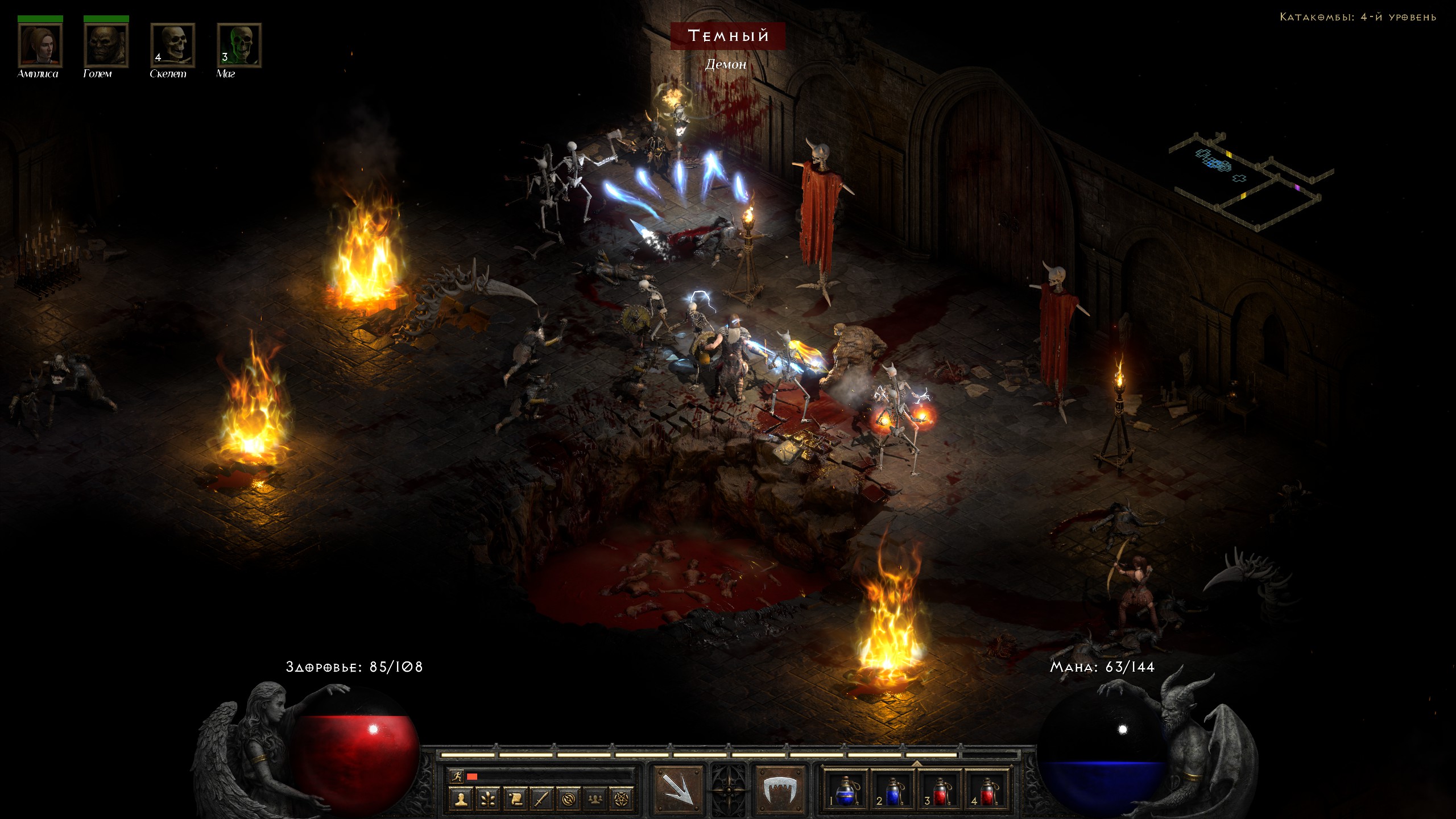Select the Скелет minion portrait

point(172,45)
